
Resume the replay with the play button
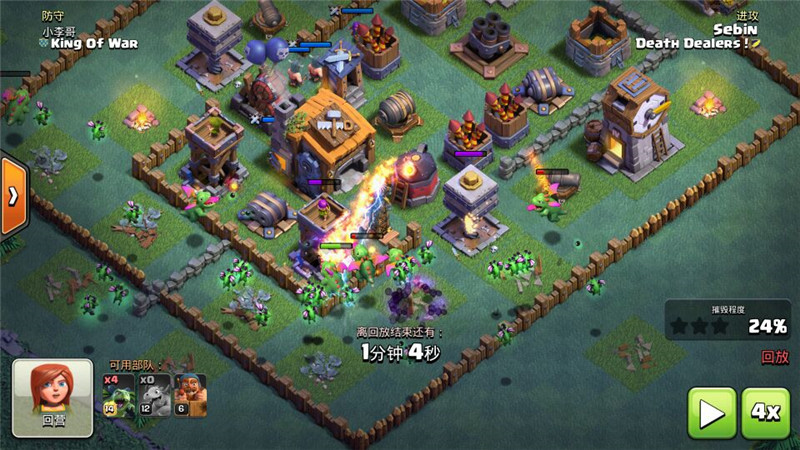pyautogui.click(x=711, y=413)
